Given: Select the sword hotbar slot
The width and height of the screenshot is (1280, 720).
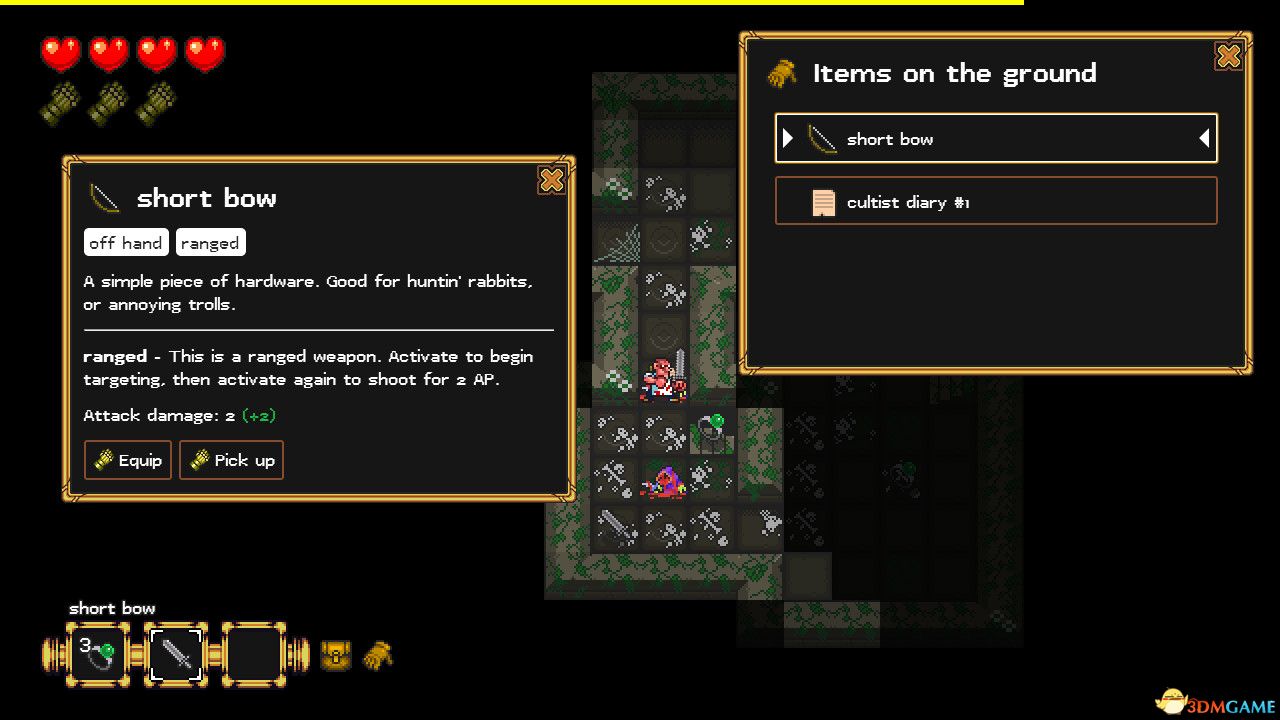Looking at the screenshot, I should coord(176,655).
